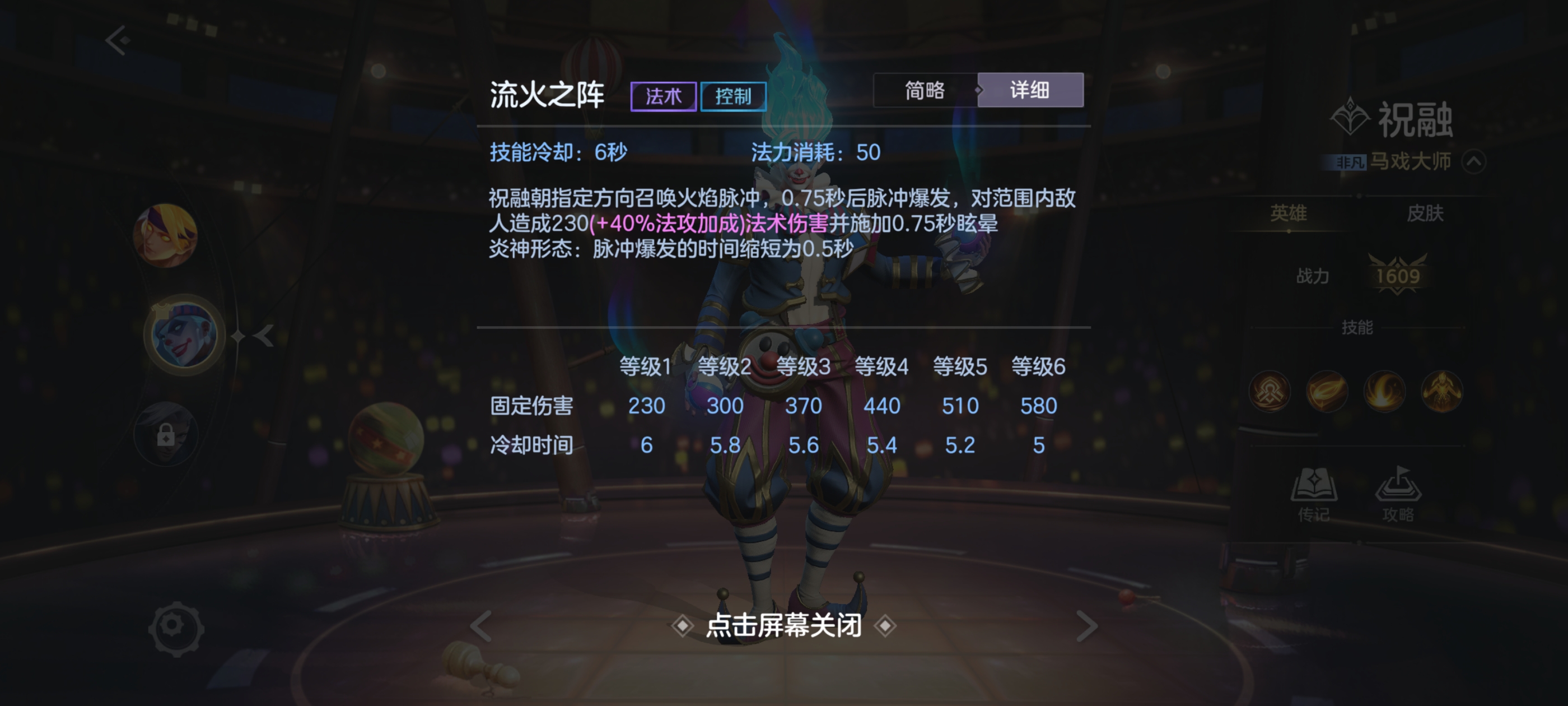Switch to the 简略 summary view

click(923, 90)
